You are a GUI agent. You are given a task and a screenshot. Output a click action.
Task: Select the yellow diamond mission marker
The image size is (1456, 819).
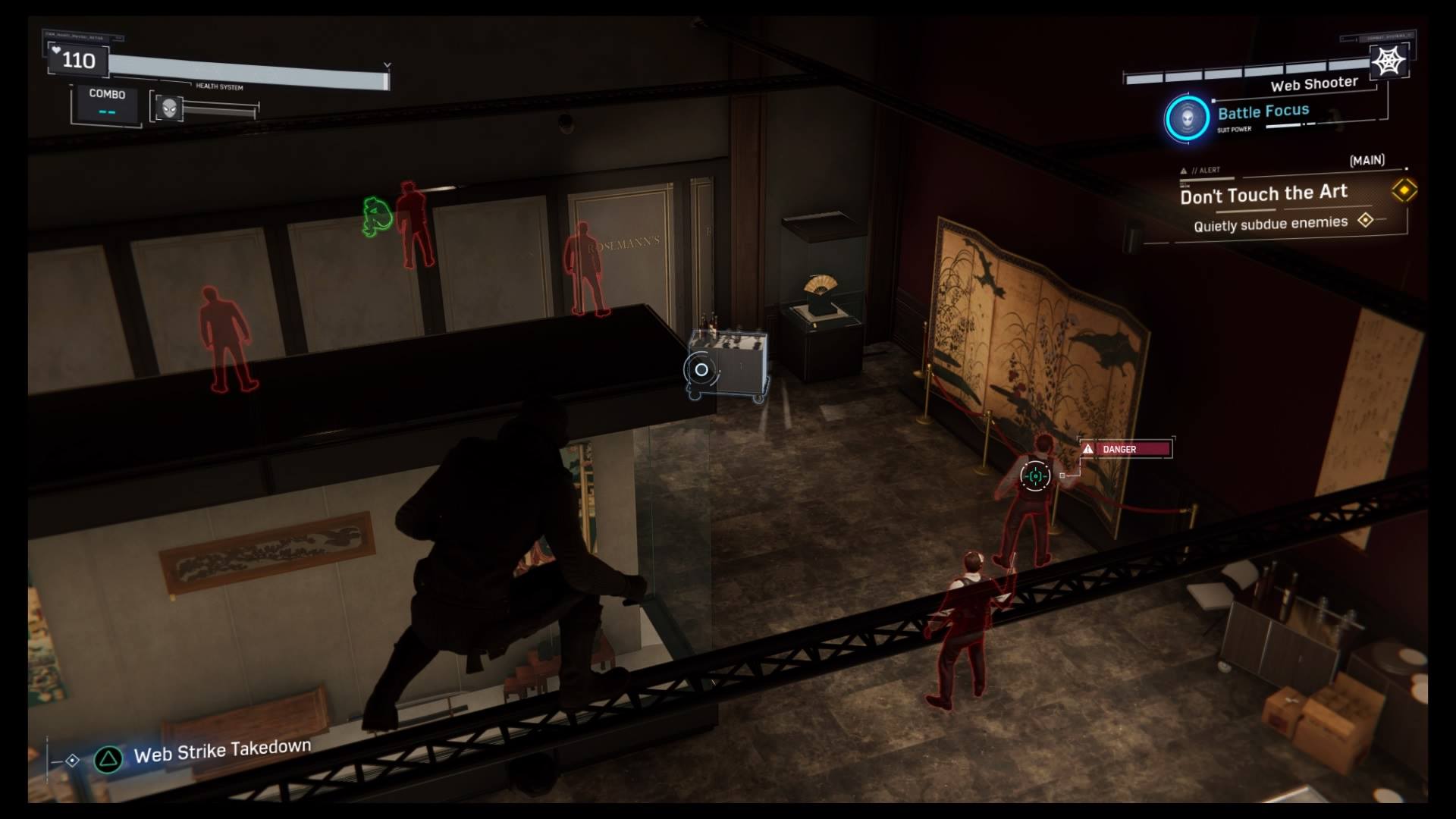click(1404, 190)
